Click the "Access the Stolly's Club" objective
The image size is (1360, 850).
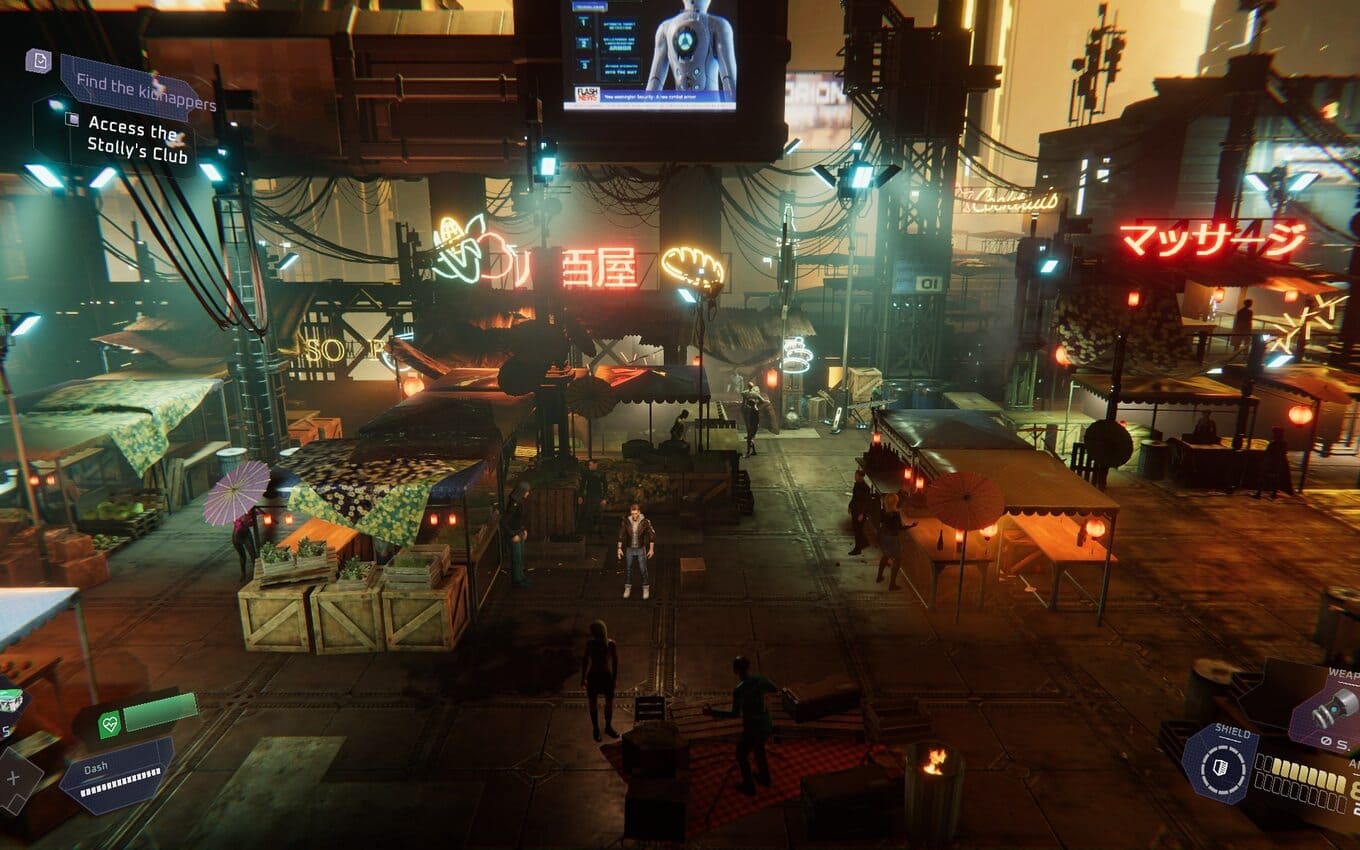coord(130,138)
